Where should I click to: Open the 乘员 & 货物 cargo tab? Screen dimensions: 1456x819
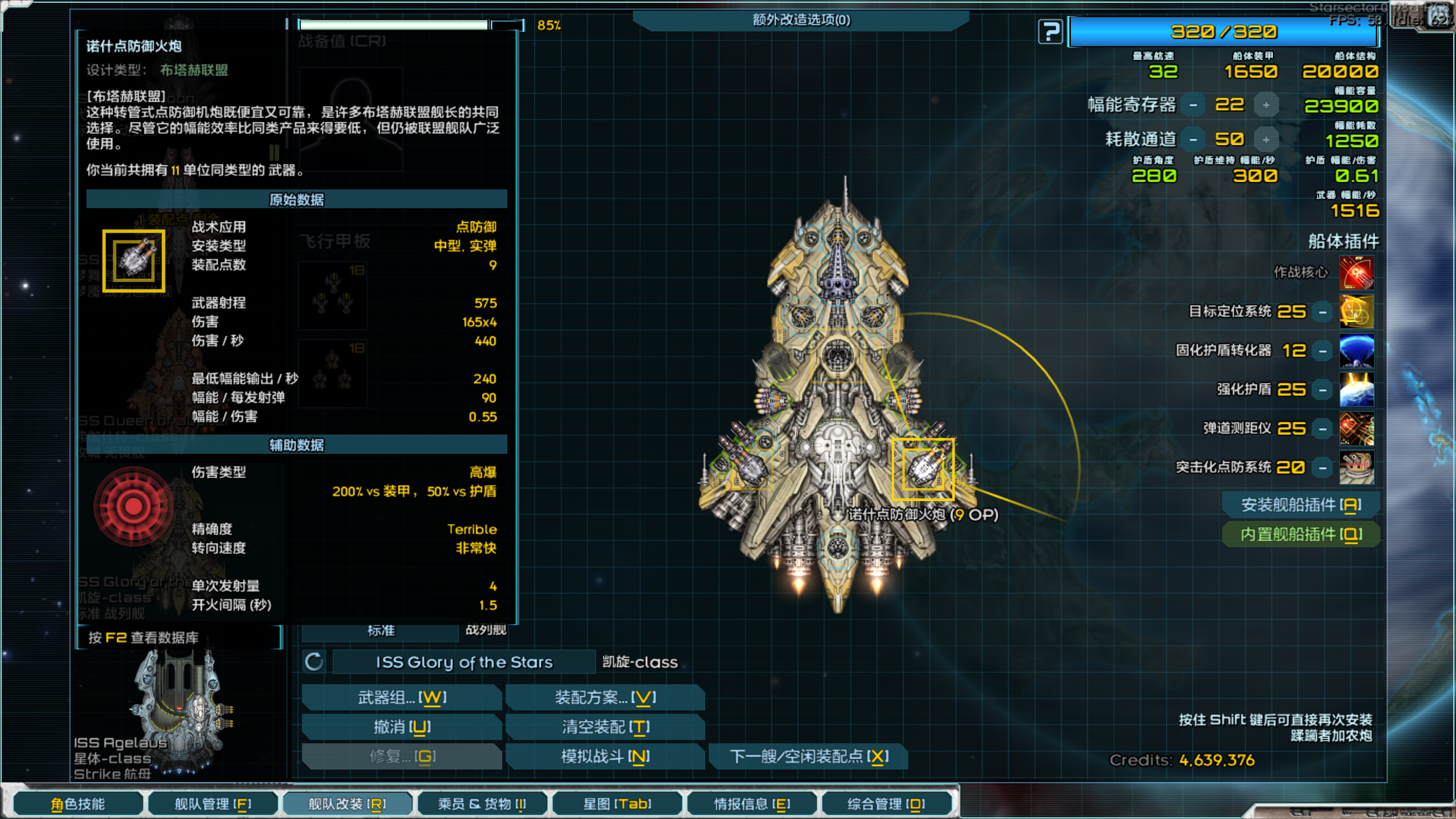click(x=482, y=804)
